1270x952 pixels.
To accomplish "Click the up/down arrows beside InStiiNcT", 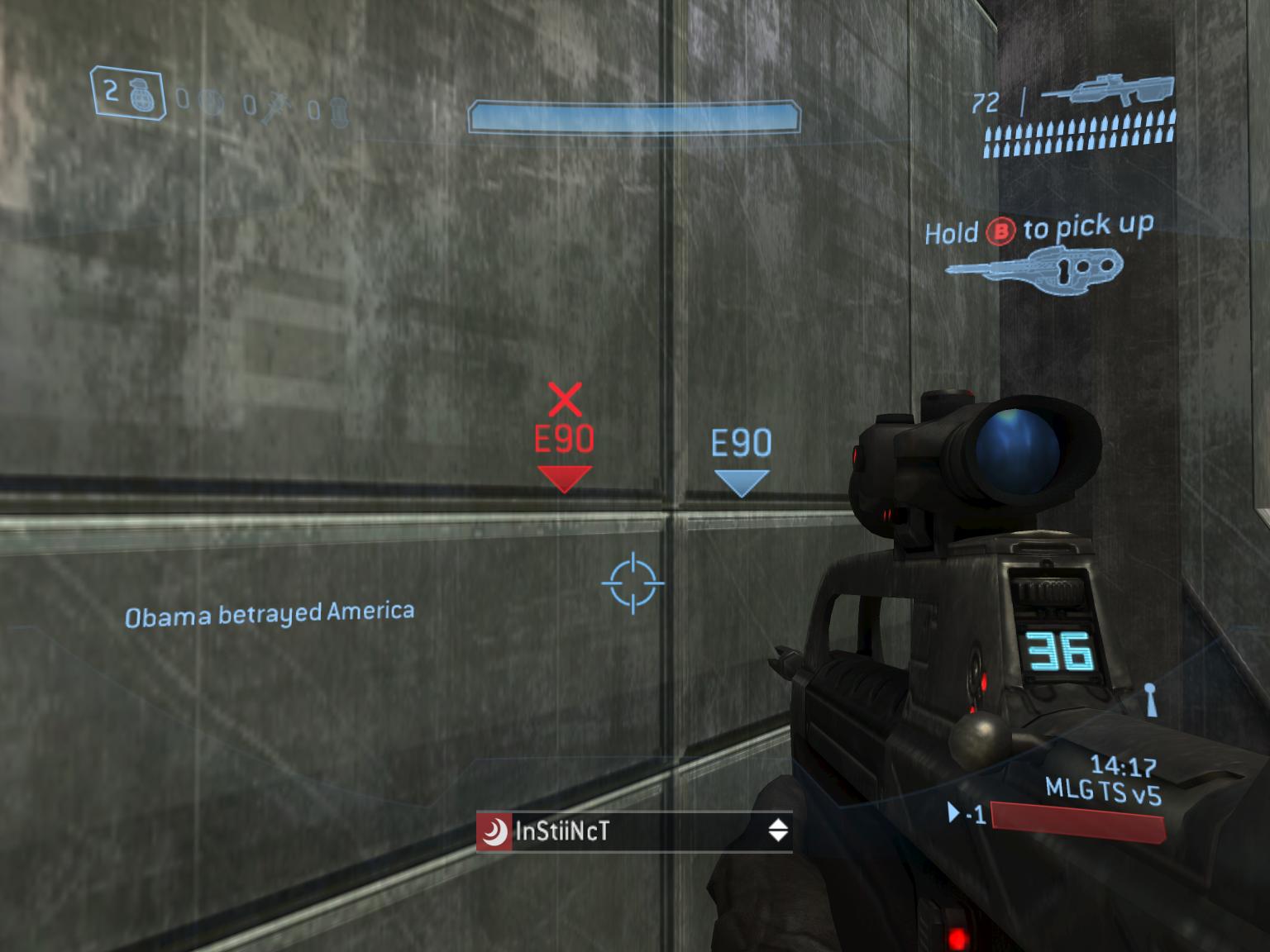I will [777, 831].
